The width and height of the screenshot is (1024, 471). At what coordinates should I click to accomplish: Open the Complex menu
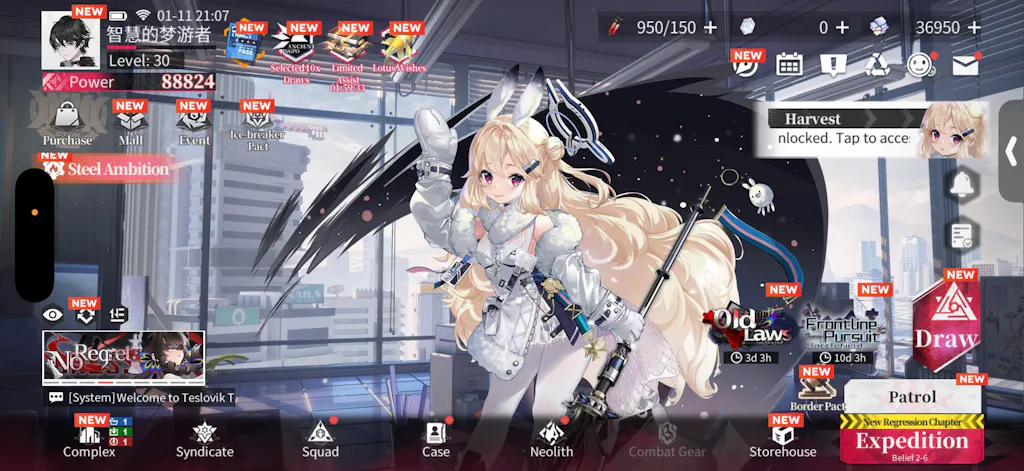89,438
